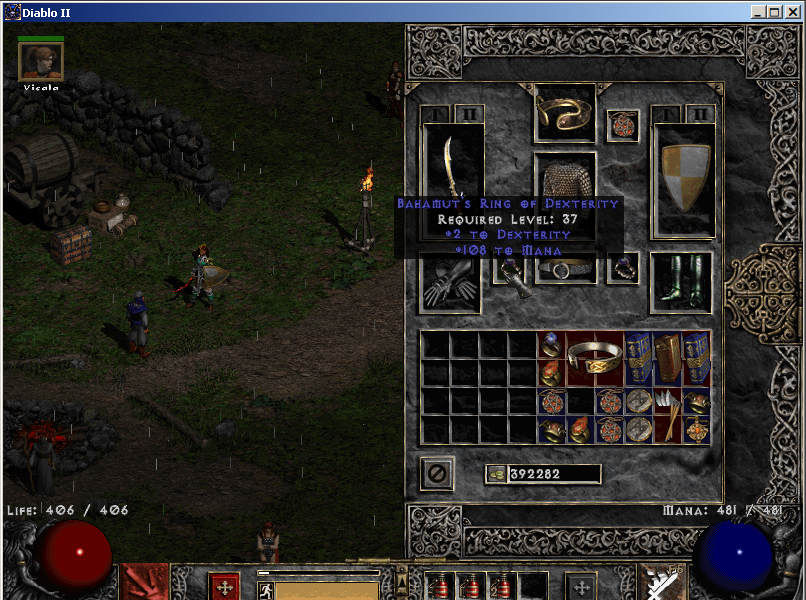Pick the golden circlet in the helm slot
Image resolution: width=806 pixels, height=600 pixels.
point(565,113)
